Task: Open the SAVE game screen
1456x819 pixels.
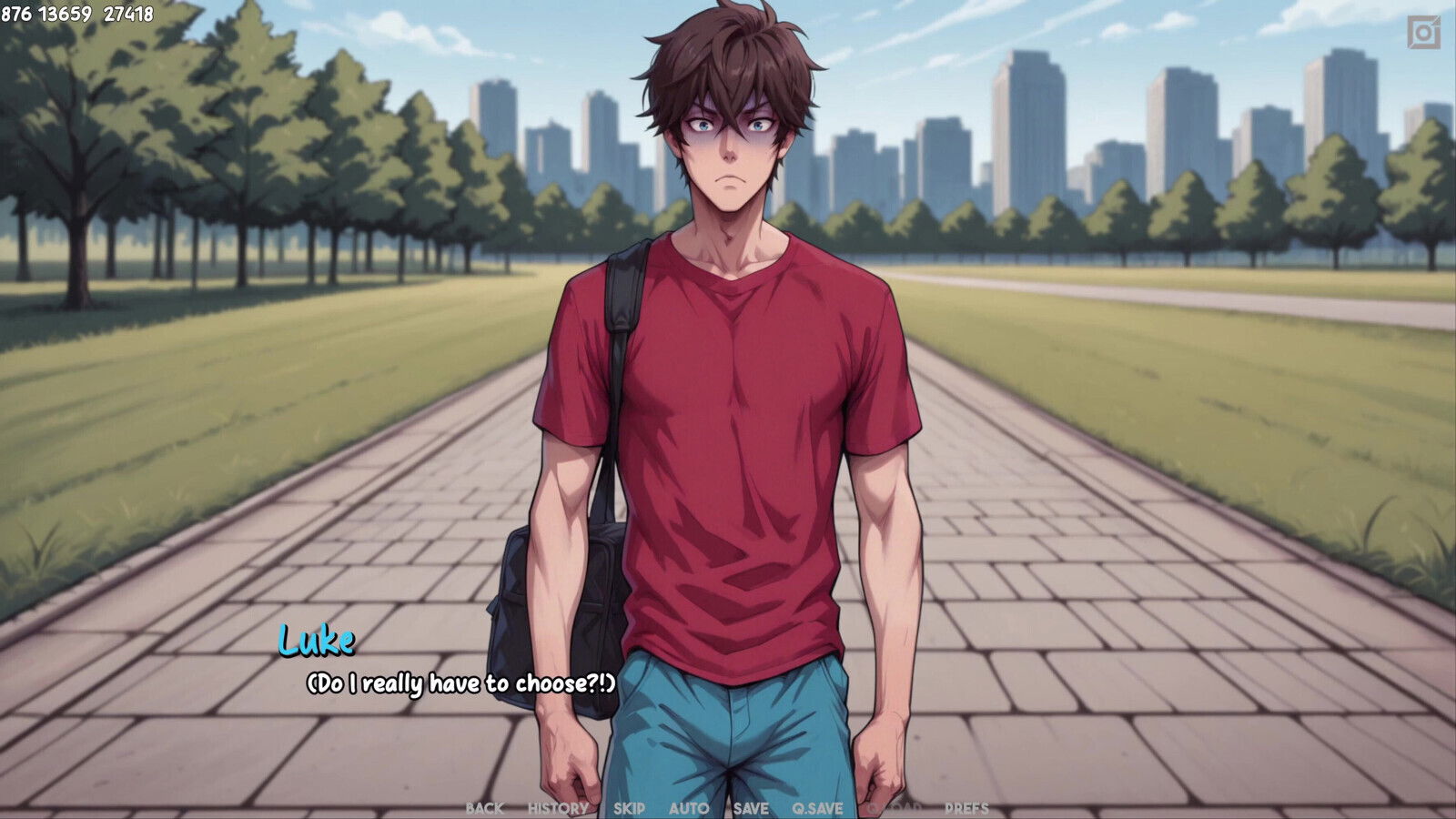Action: coord(751,808)
